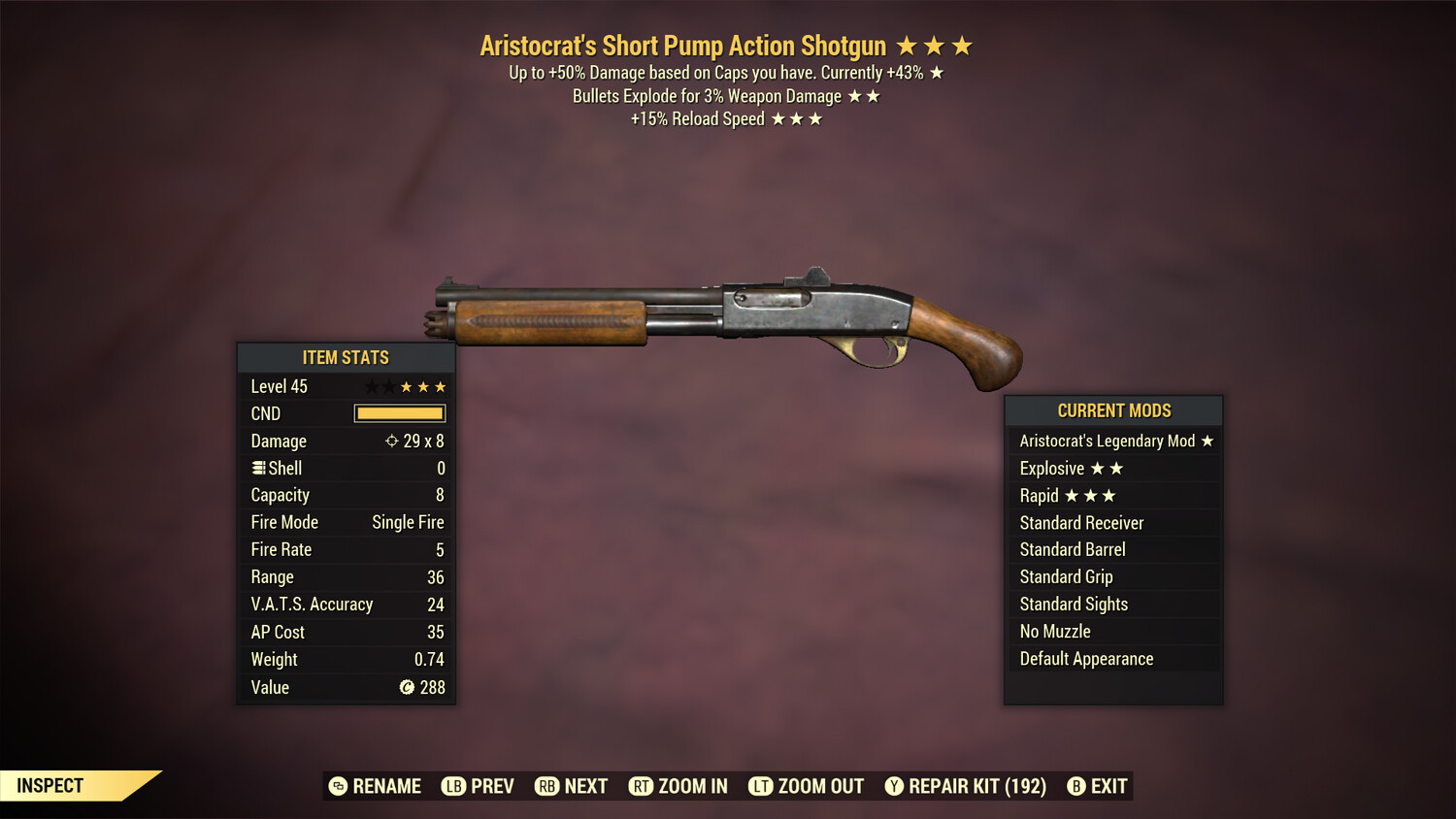1456x819 pixels.
Task: Click the yellow CND condition bar
Action: 399,413
